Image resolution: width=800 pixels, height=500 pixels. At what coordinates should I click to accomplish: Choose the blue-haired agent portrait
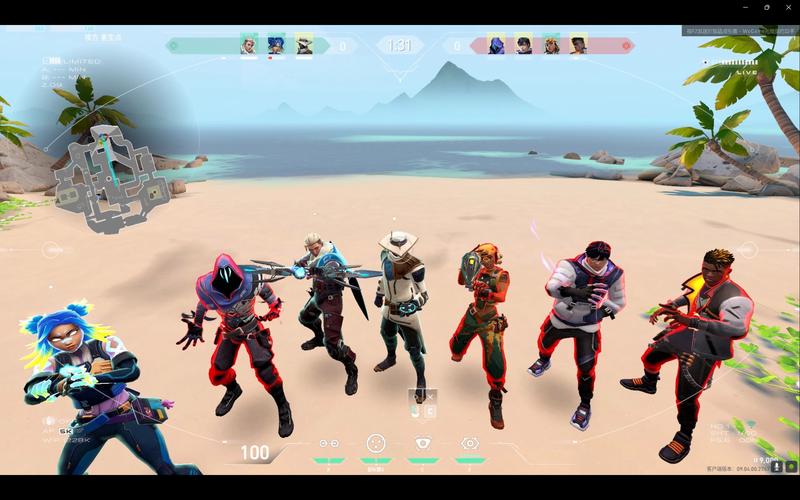[x=276, y=45]
